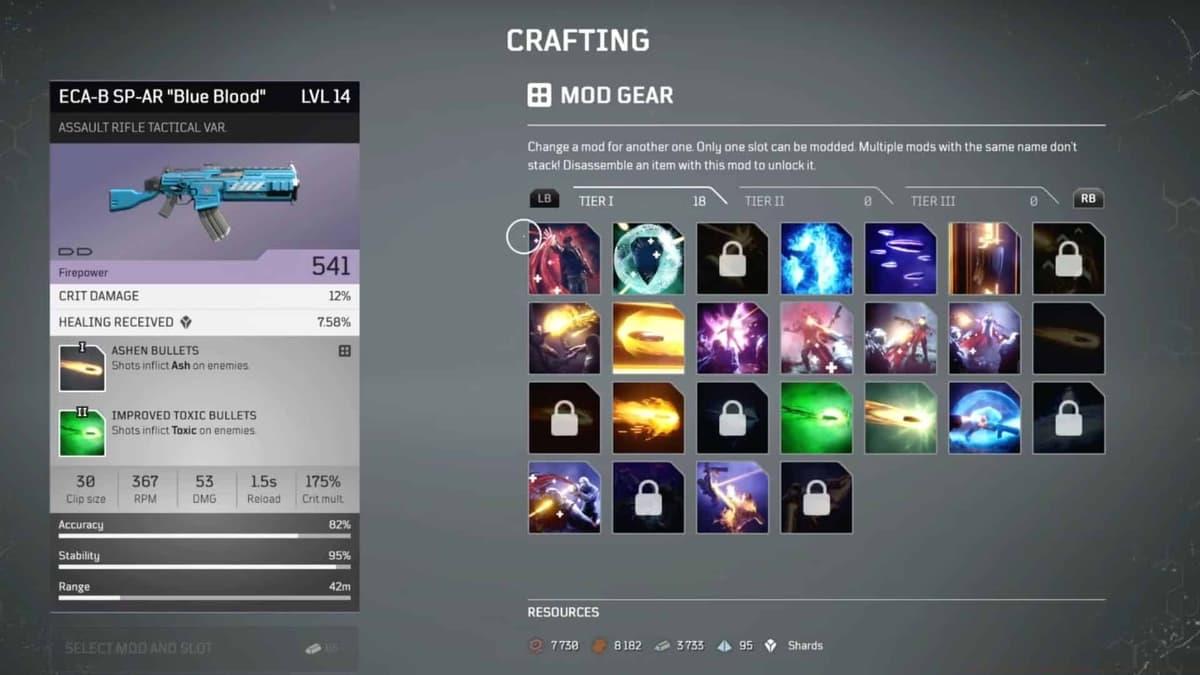Choose the blue energy dome mod
Image resolution: width=1200 pixels, height=675 pixels.
pos(984,418)
